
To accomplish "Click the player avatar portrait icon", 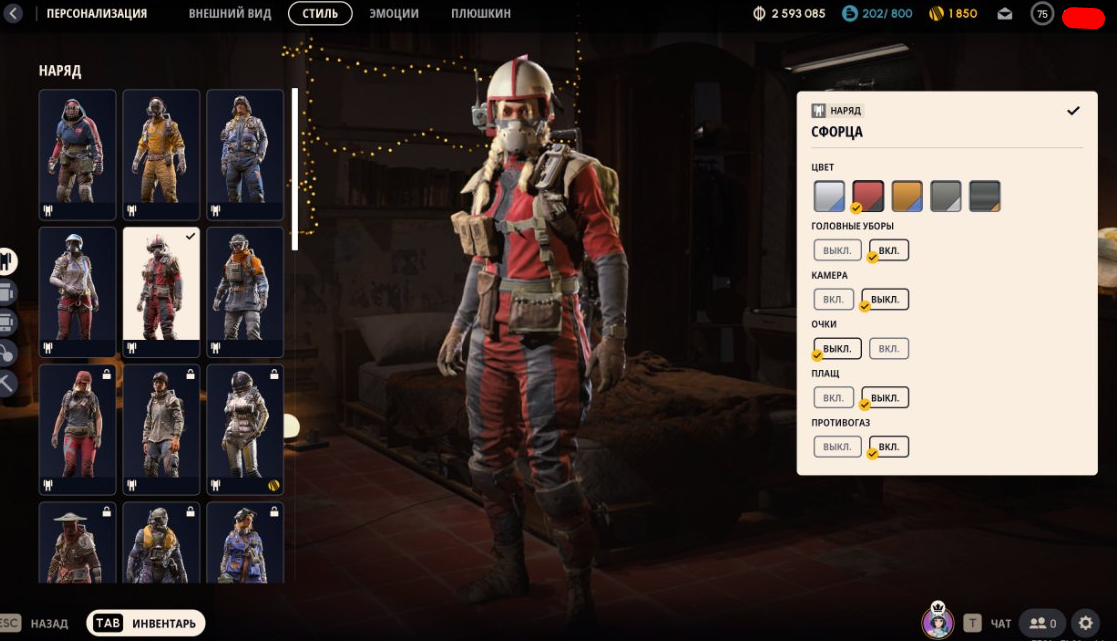I will click(x=938, y=622).
